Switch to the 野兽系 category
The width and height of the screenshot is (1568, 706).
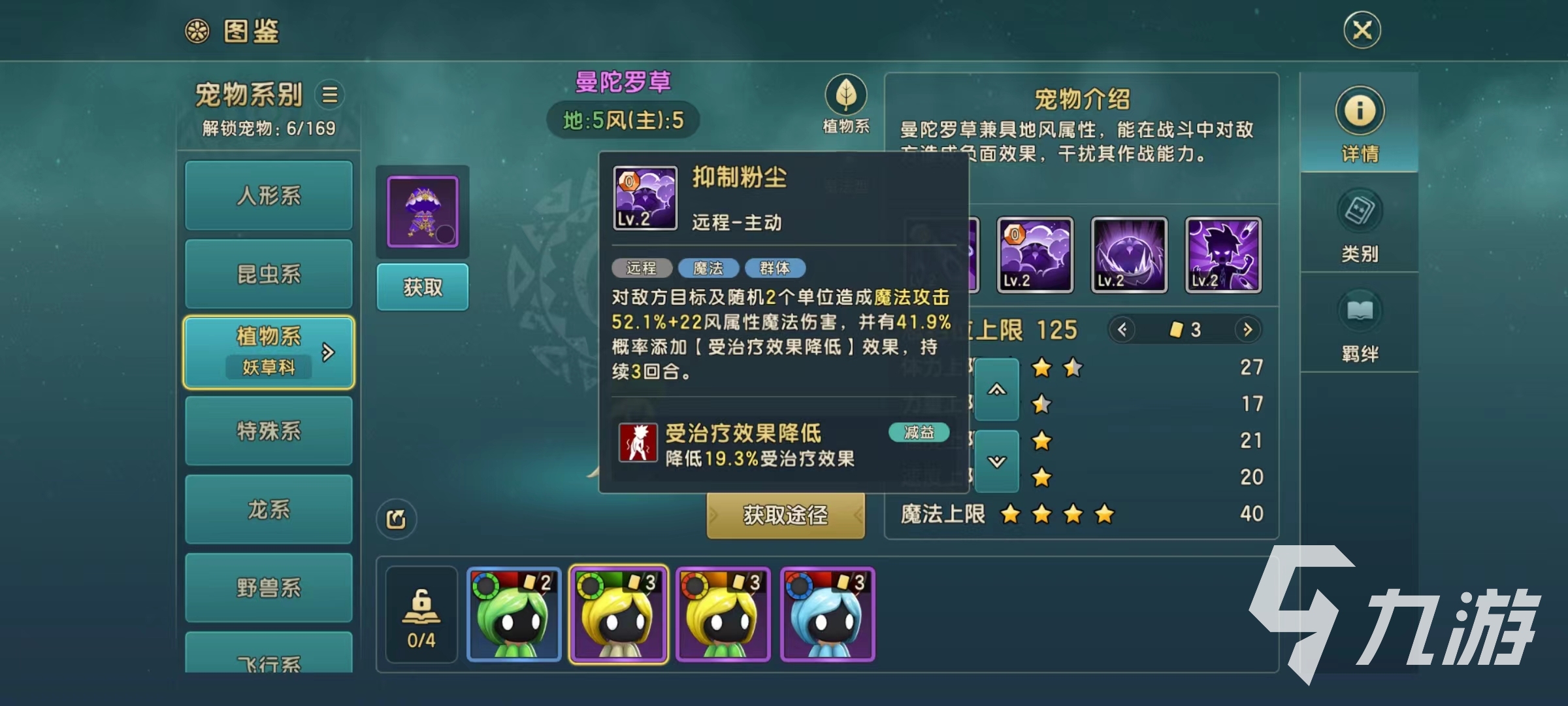pos(269,588)
